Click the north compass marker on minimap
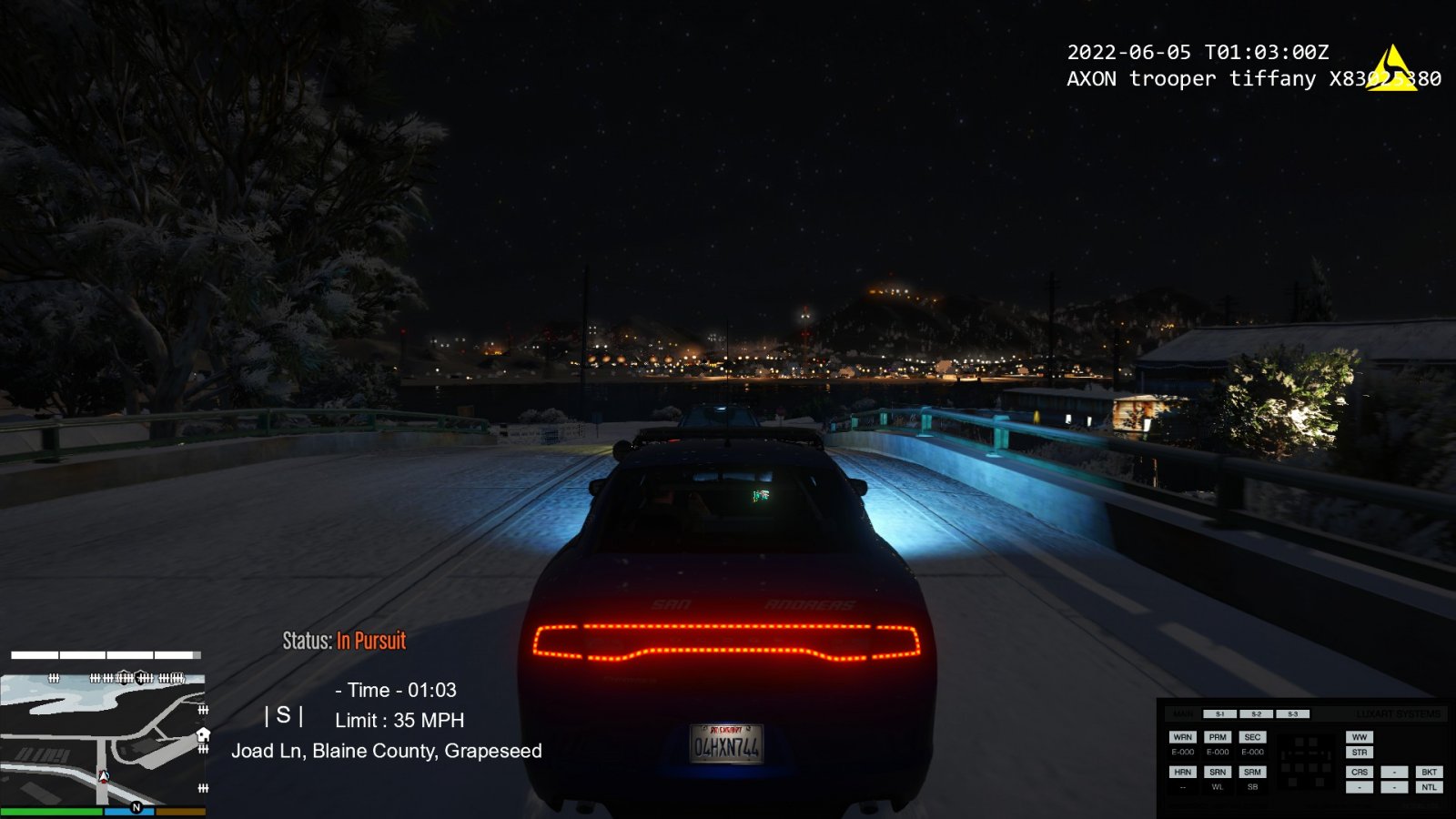Viewport: 1456px width, 819px height. (x=136, y=807)
